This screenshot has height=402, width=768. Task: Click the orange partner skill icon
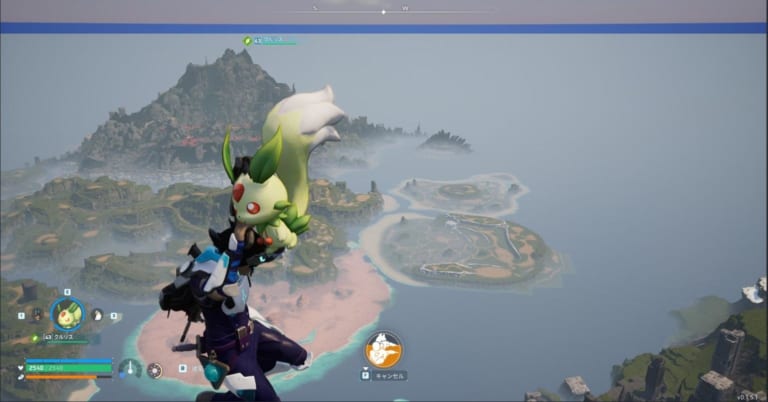pyautogui.click(x=382, y=350)
